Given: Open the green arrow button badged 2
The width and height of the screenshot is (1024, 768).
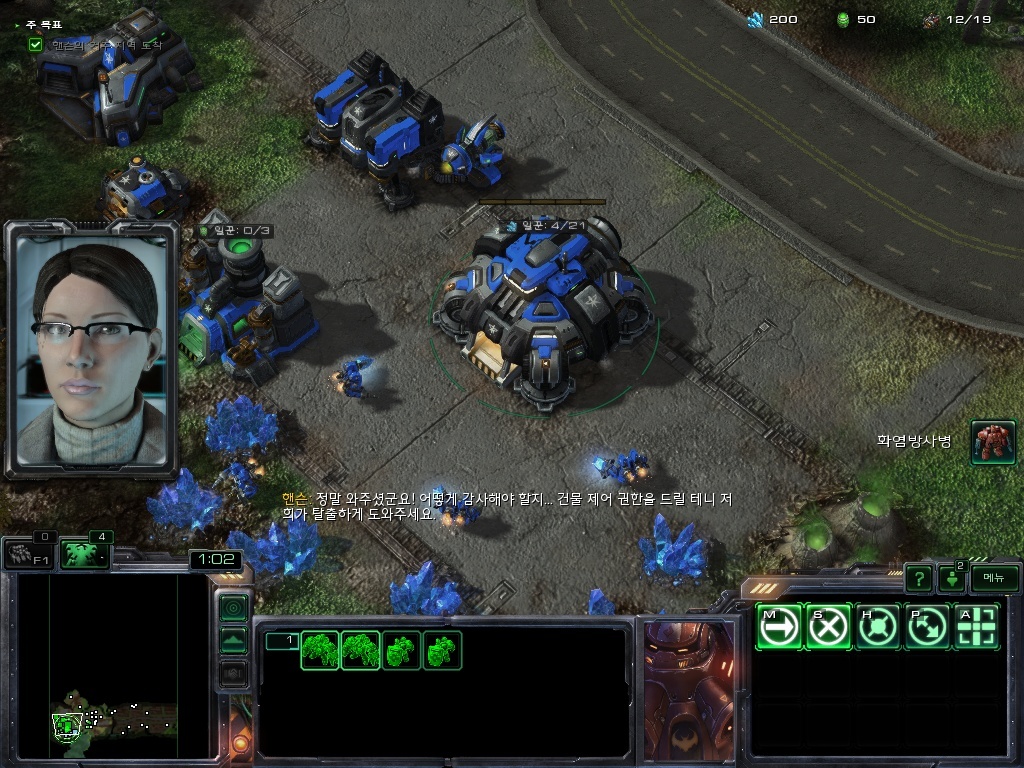Looking at the screenshot, I should pyautogui.click(x=951, y=578).
